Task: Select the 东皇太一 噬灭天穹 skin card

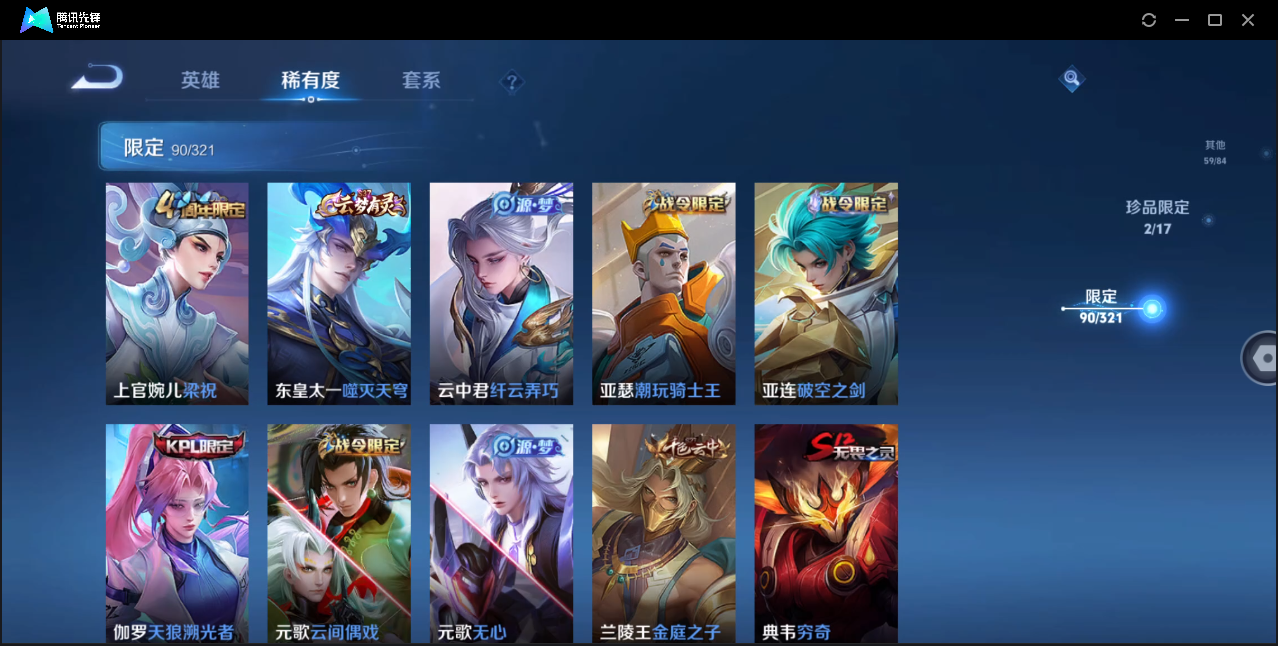Action: (x=339, y=293)
